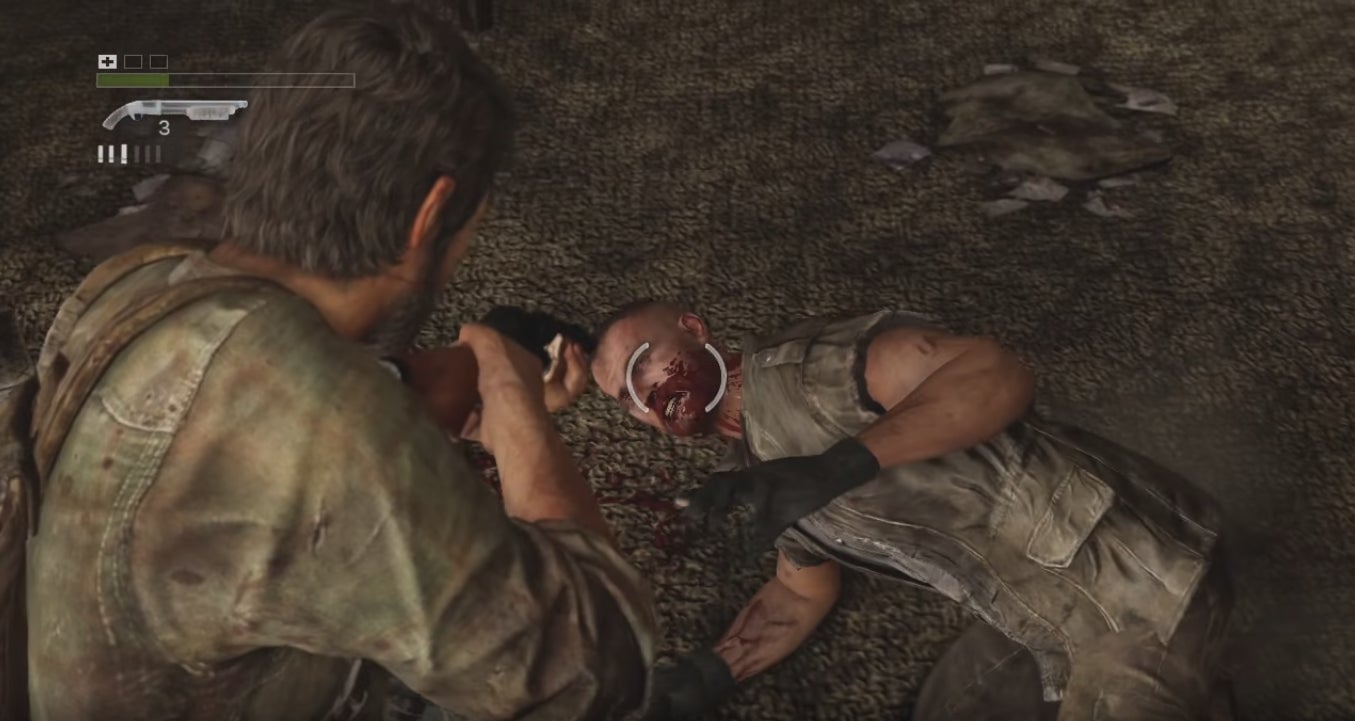Click the empty section of the health bar

(260, 80)
